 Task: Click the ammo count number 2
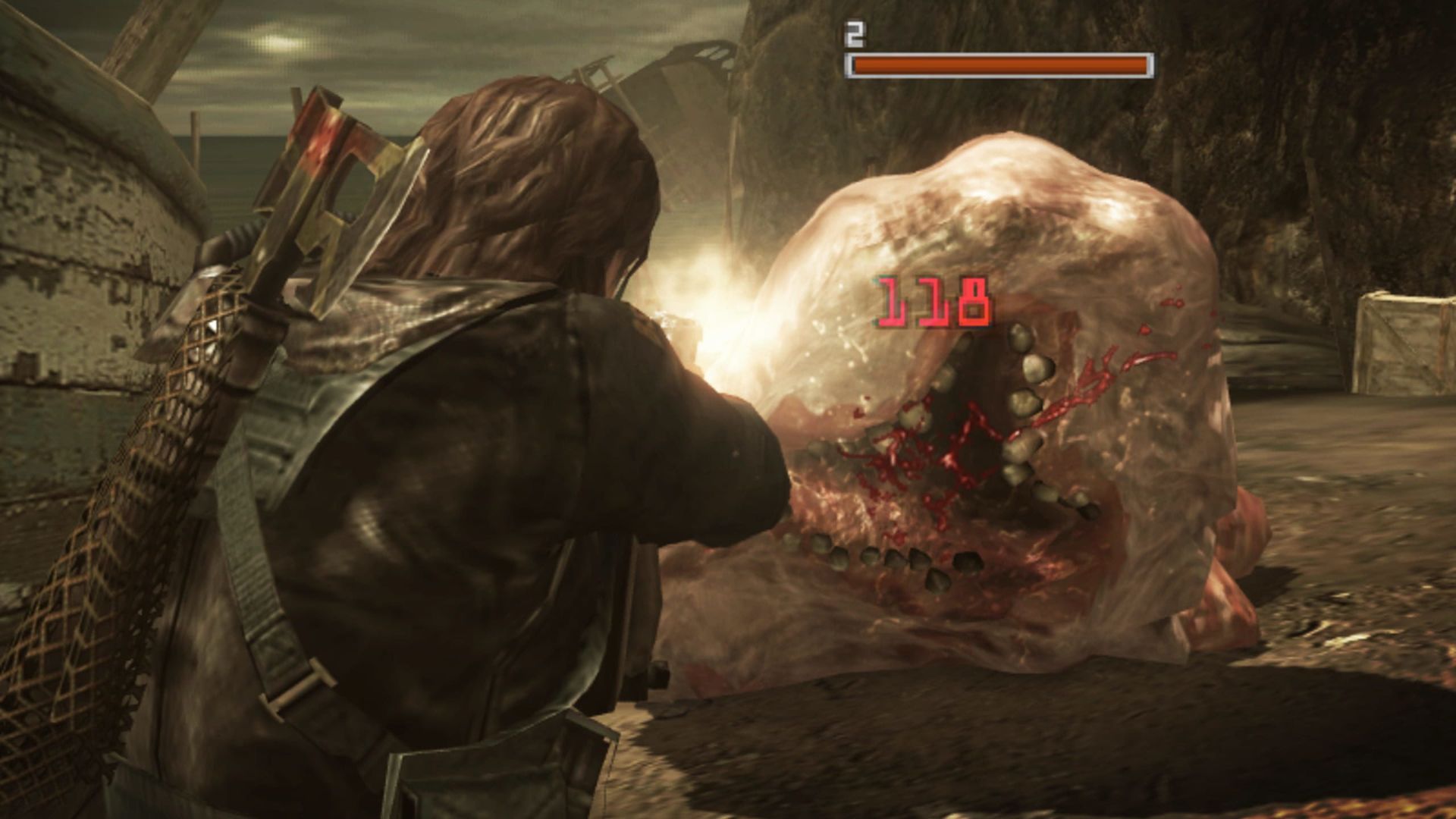855,32
